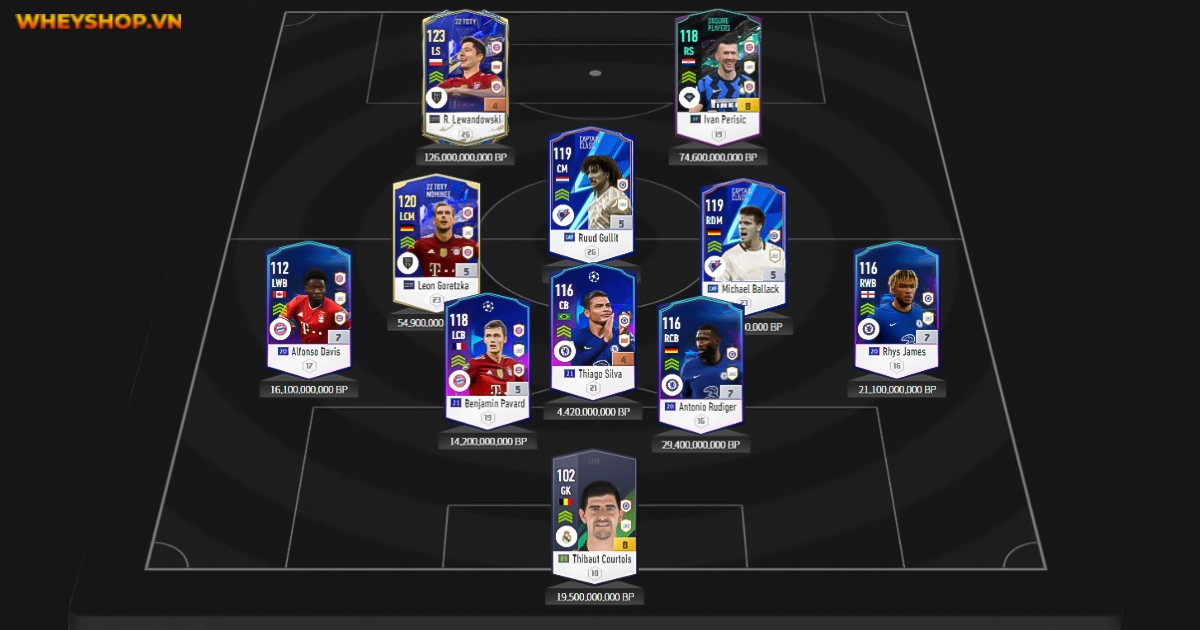Screen dimensions: 1200x630
Task: Choose the Antonio Rudiger defender card
Action: (700, 360)
